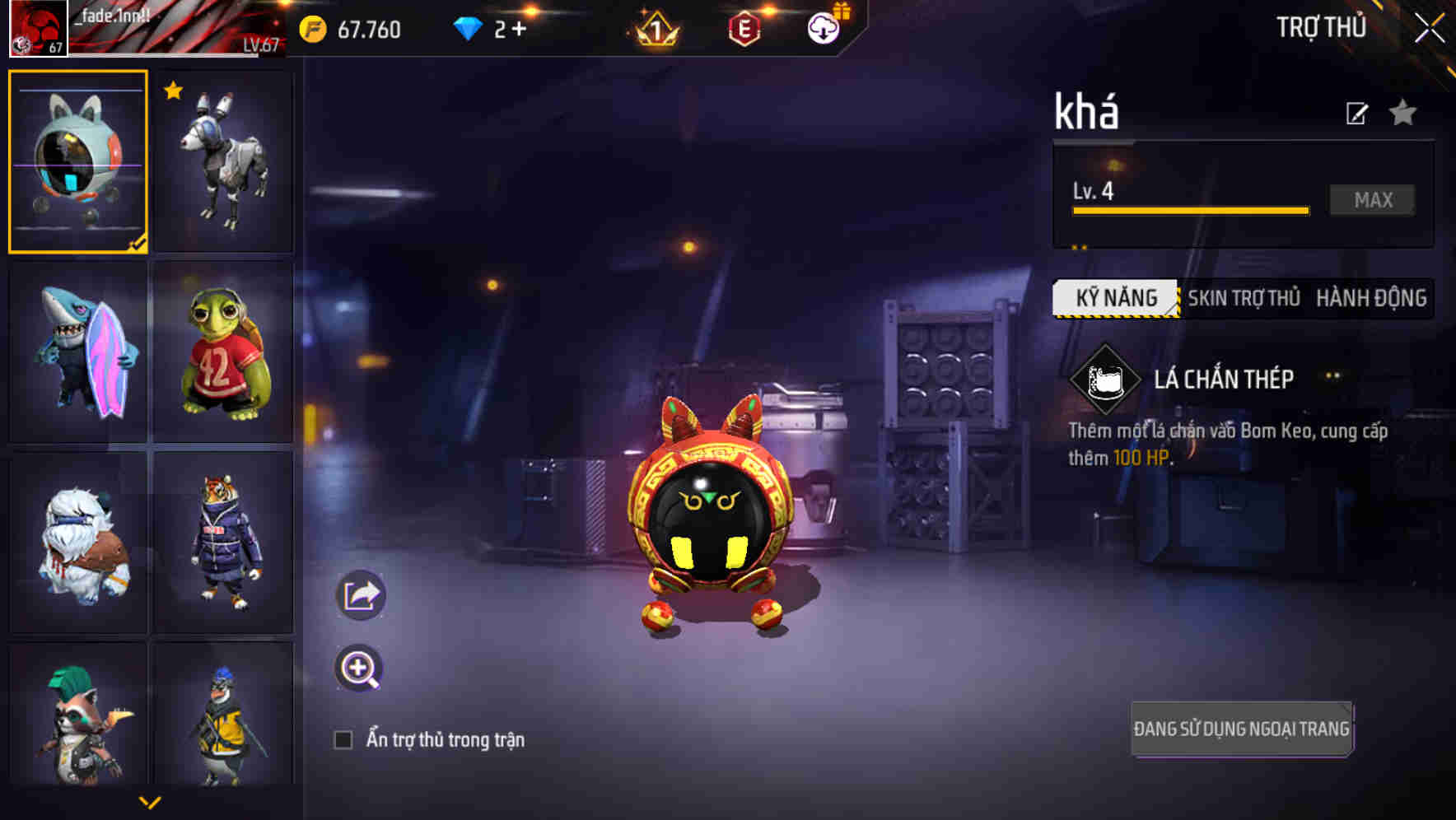This screenshot has width=1456, height=820.
Task: Select the magnifier zoom icon below share
Action: coord(360,669)
